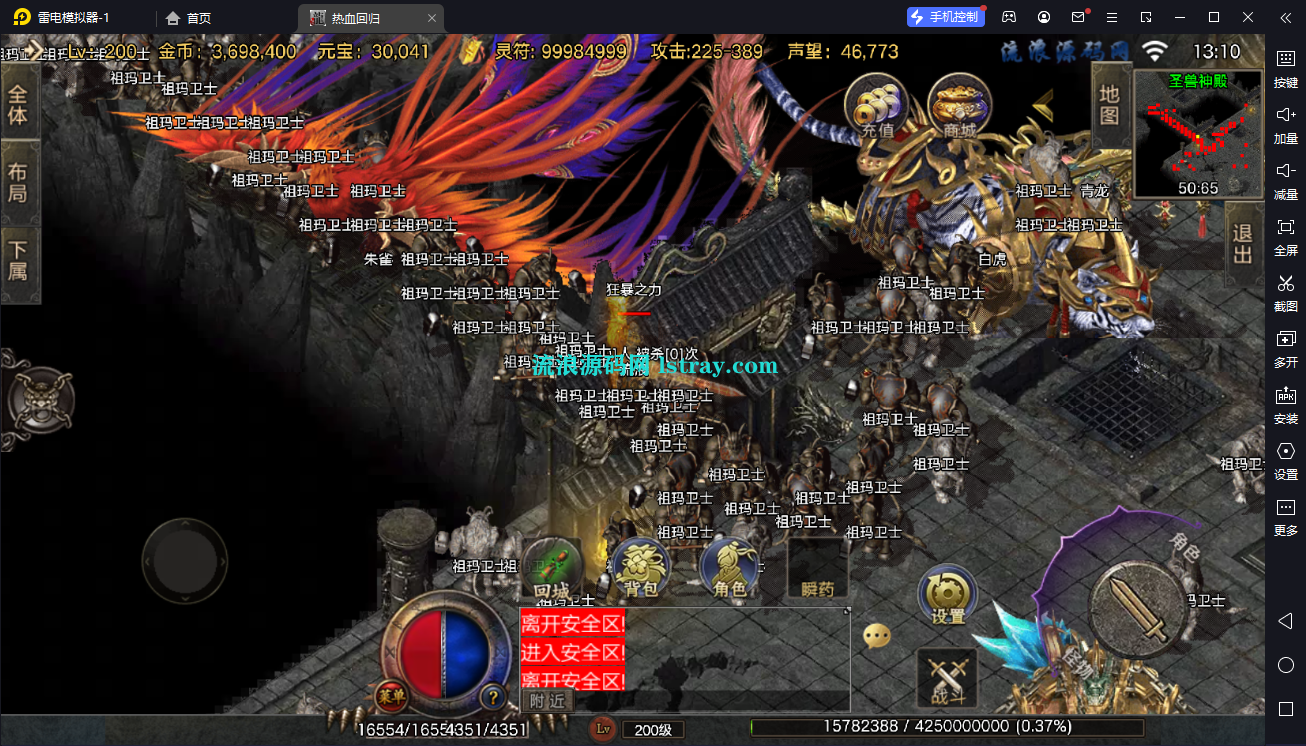Click the 地图 map button
Viewport: 1306px width, 746px height.
1109,104
